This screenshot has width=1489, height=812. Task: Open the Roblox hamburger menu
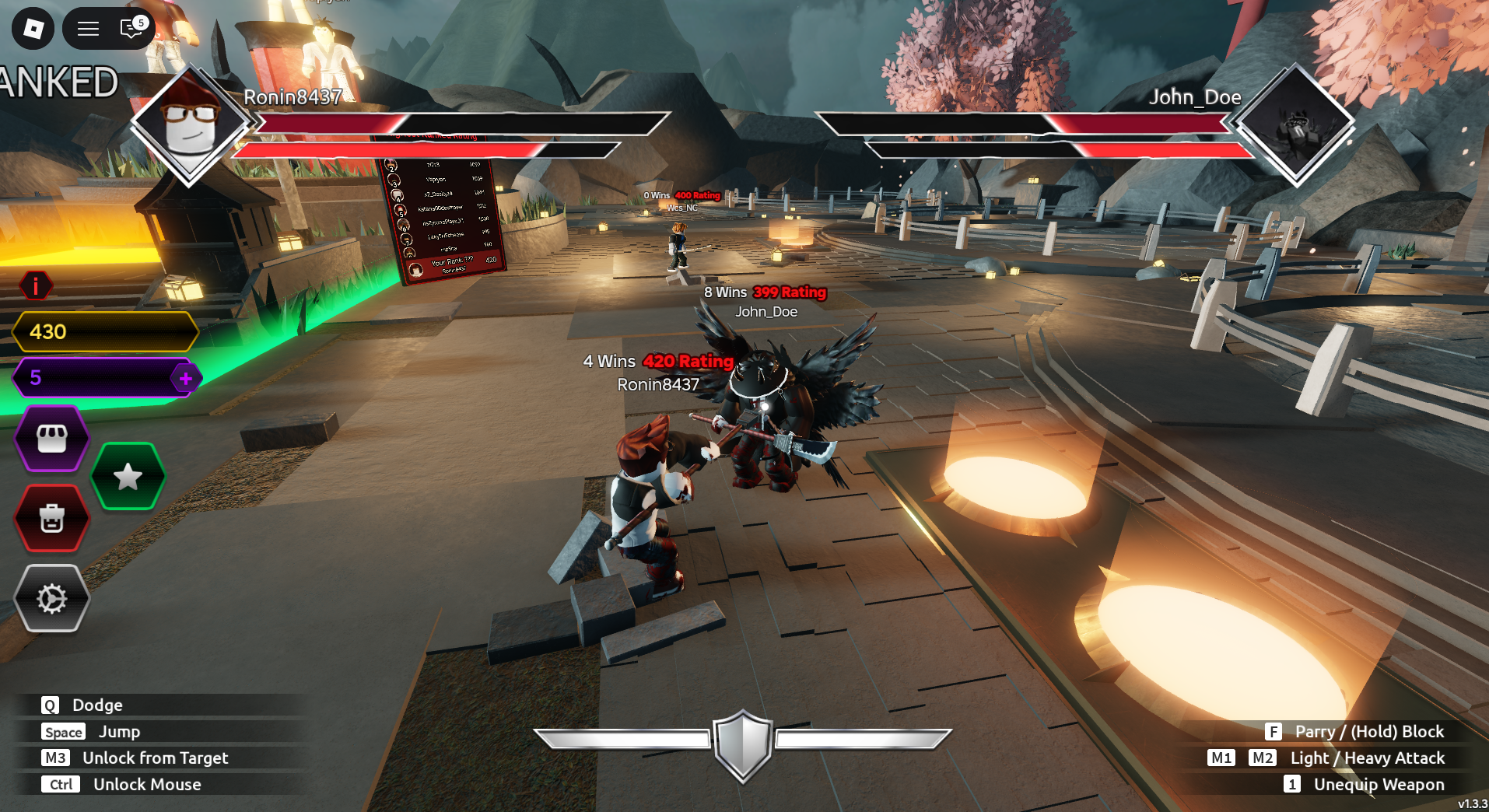click(x=87, y=28)
